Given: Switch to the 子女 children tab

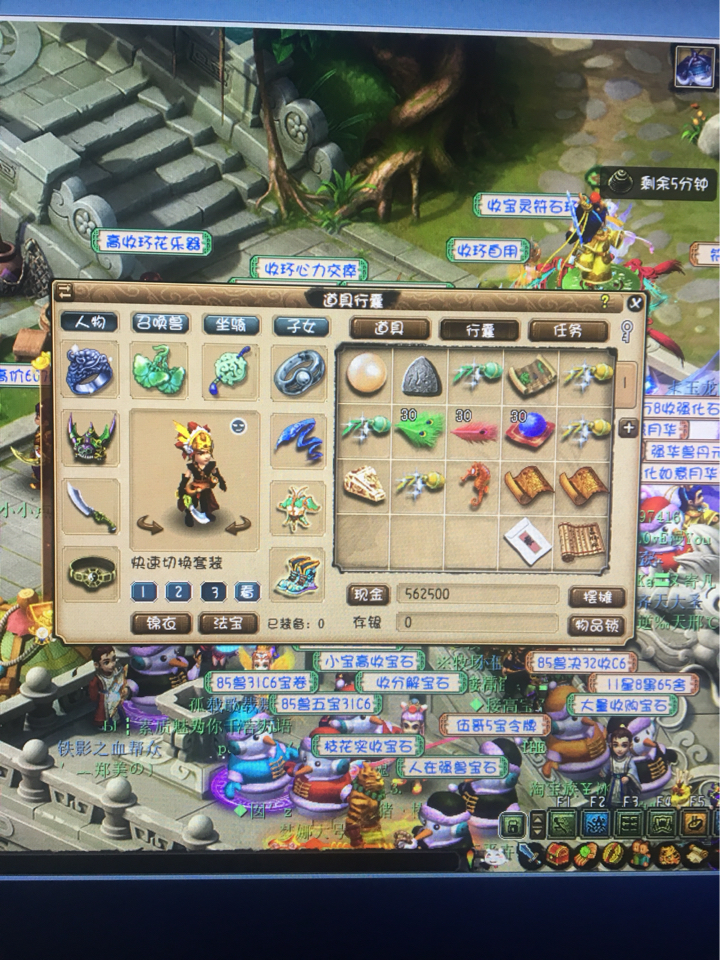Looking at the screenshot, I should click(301, 325).
